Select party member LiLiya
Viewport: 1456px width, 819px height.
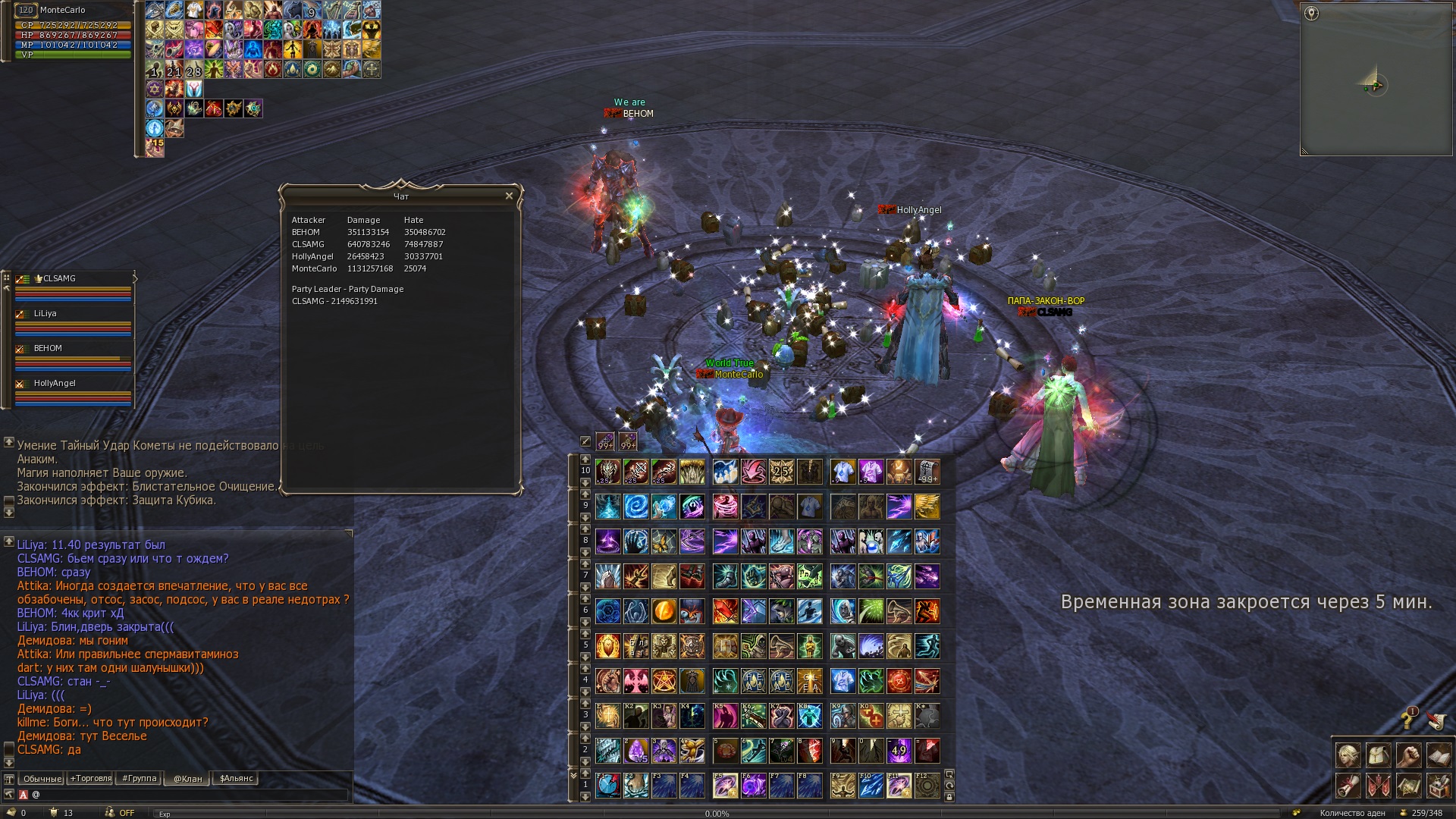45,314
